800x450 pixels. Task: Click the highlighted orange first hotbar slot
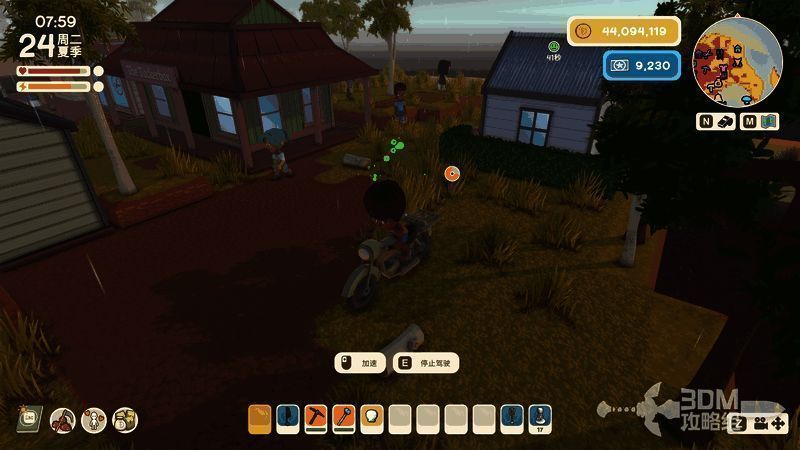pyautogui.click(x=259, y=417)
